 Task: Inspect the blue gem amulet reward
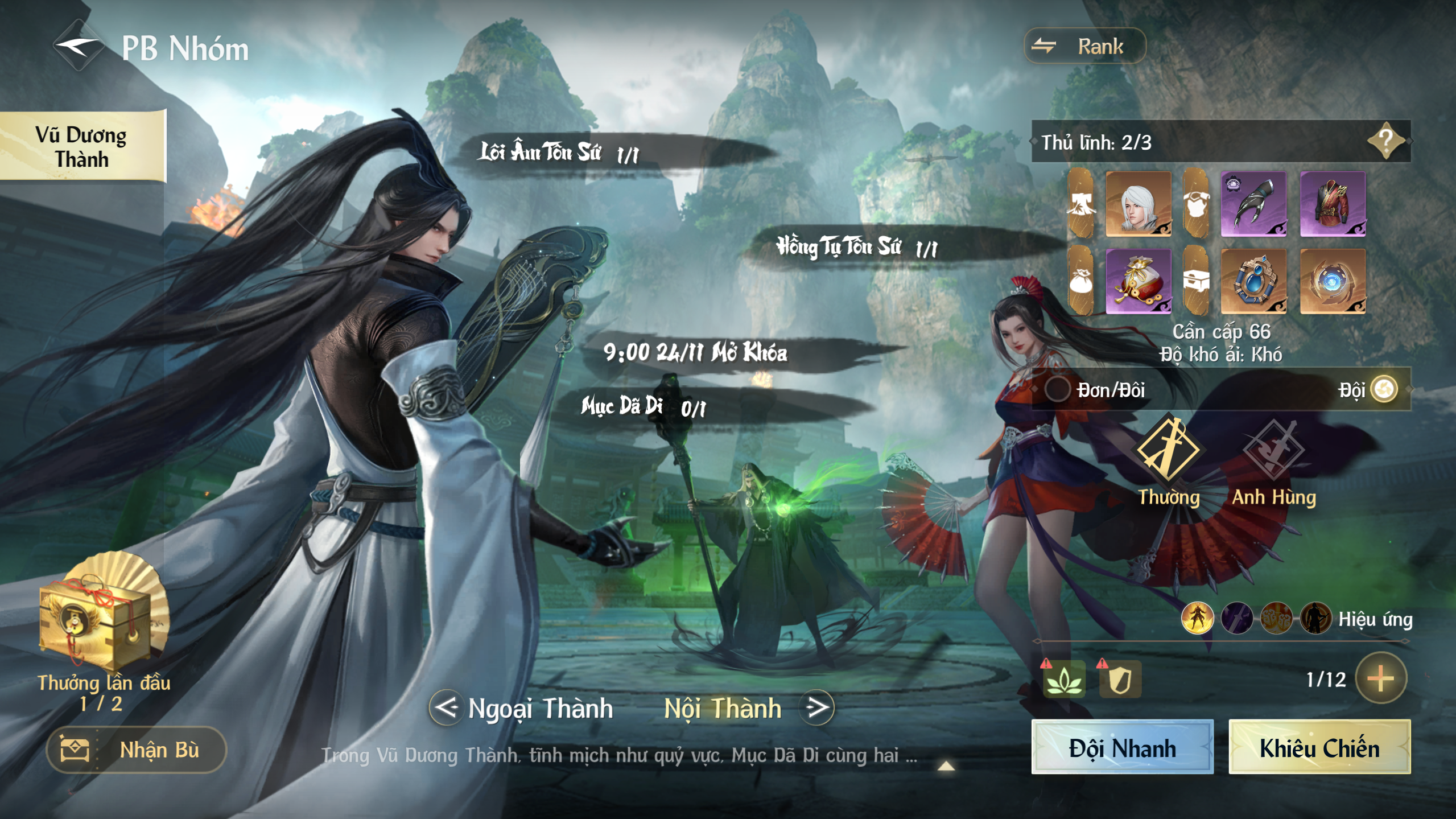(1253, 281)
